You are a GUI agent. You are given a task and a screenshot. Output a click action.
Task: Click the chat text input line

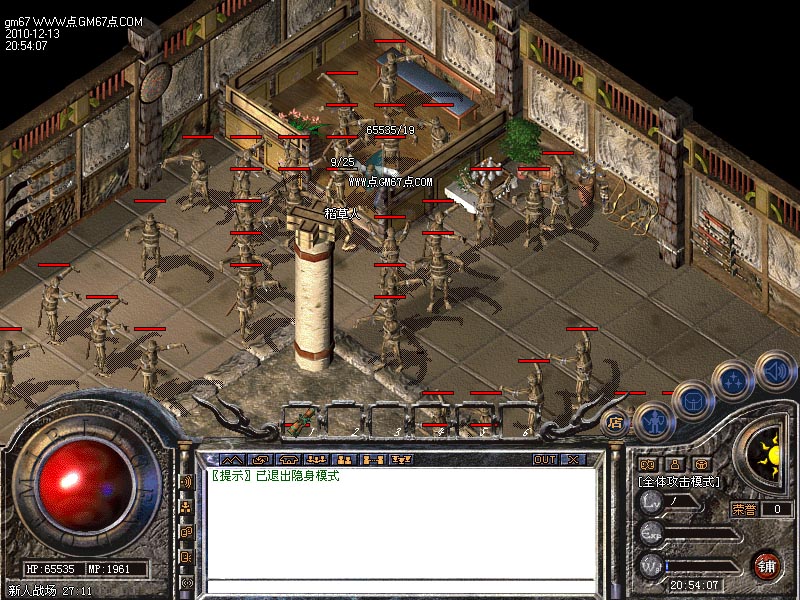(x=400, y=586)
